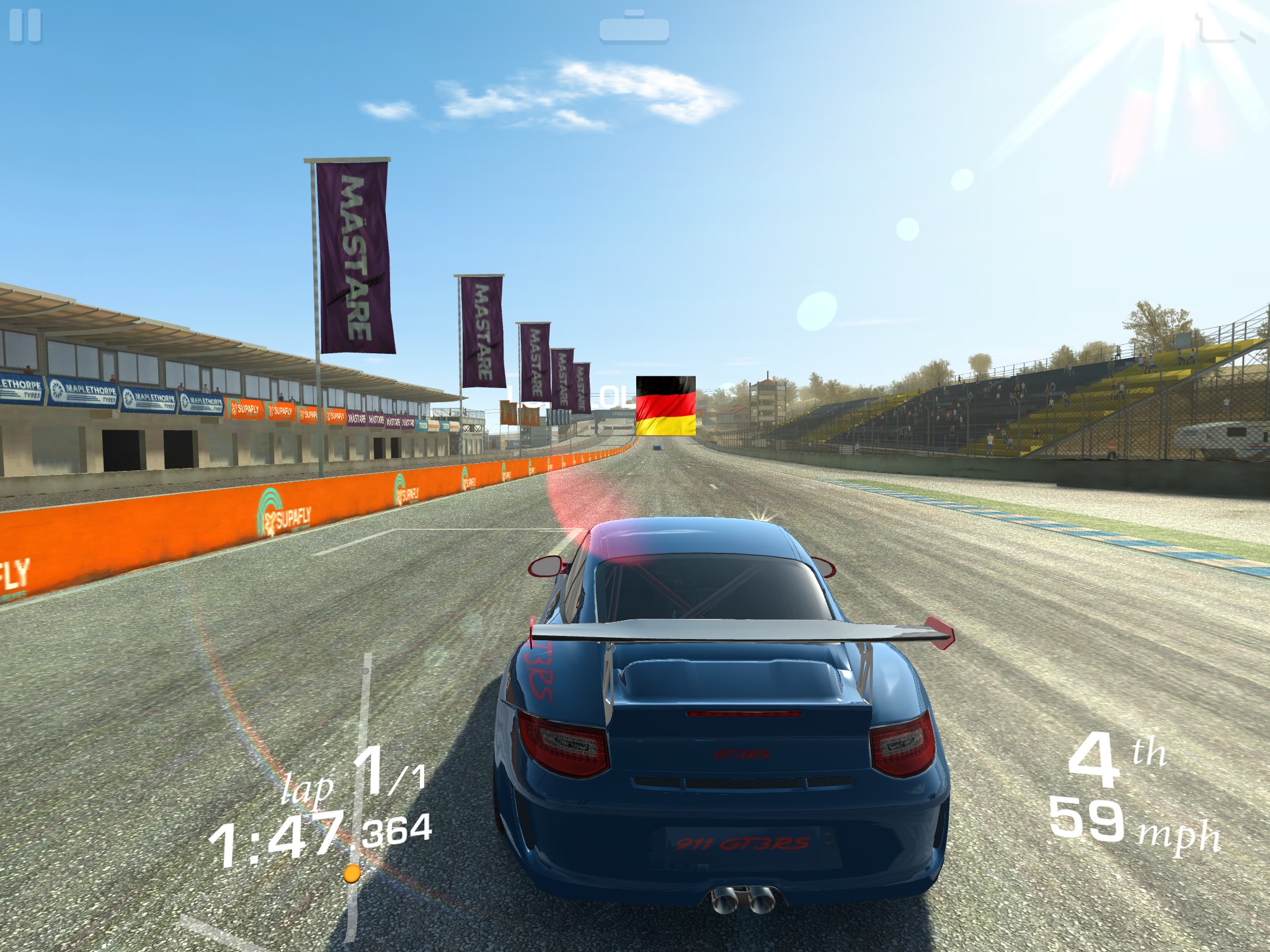Show the track map icon
The height and width of the screenshot is (952, 1270).
(x=1225, y=28)
